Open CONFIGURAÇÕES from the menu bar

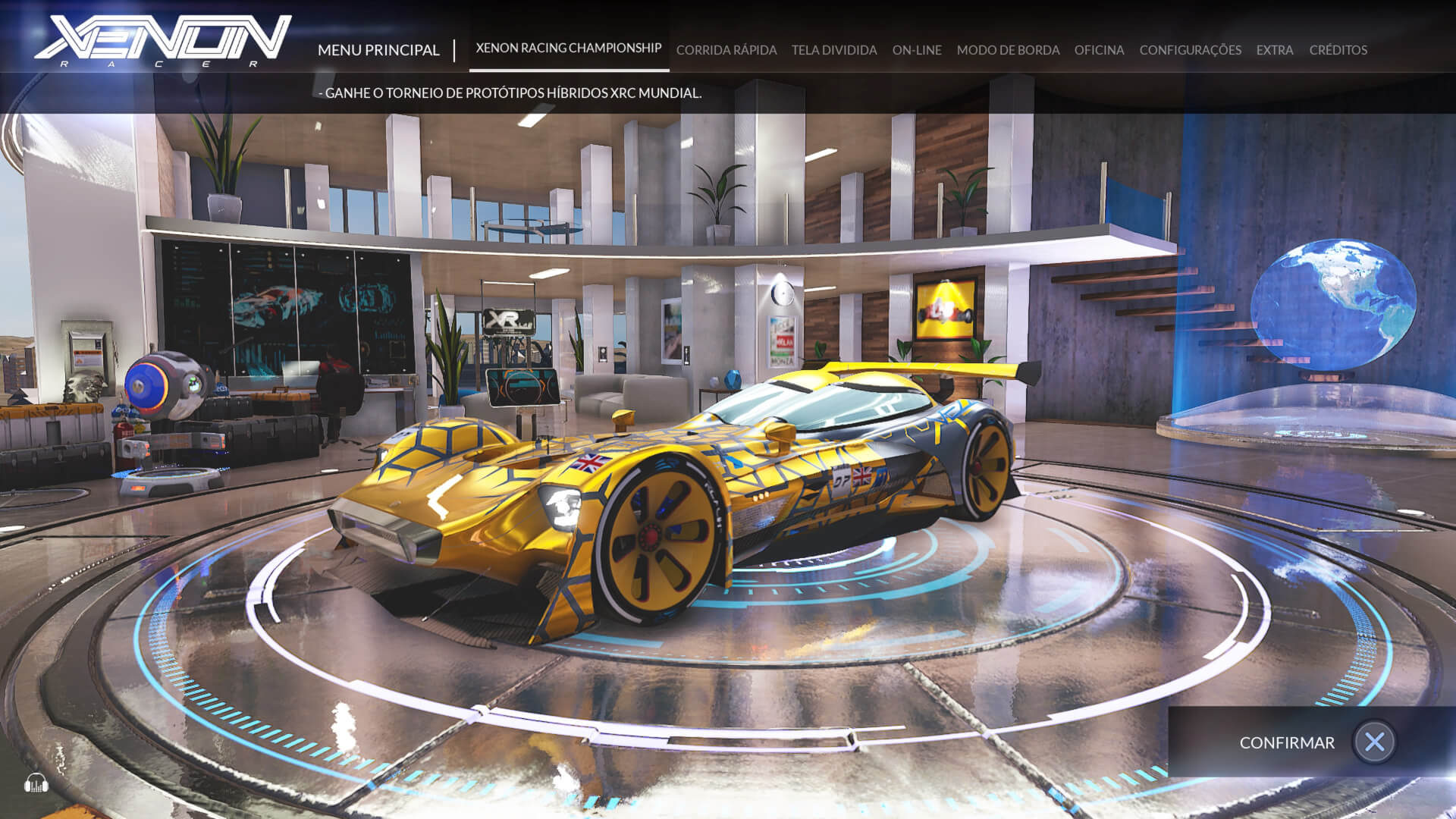pyautogui.click(x=1191, y=50)
